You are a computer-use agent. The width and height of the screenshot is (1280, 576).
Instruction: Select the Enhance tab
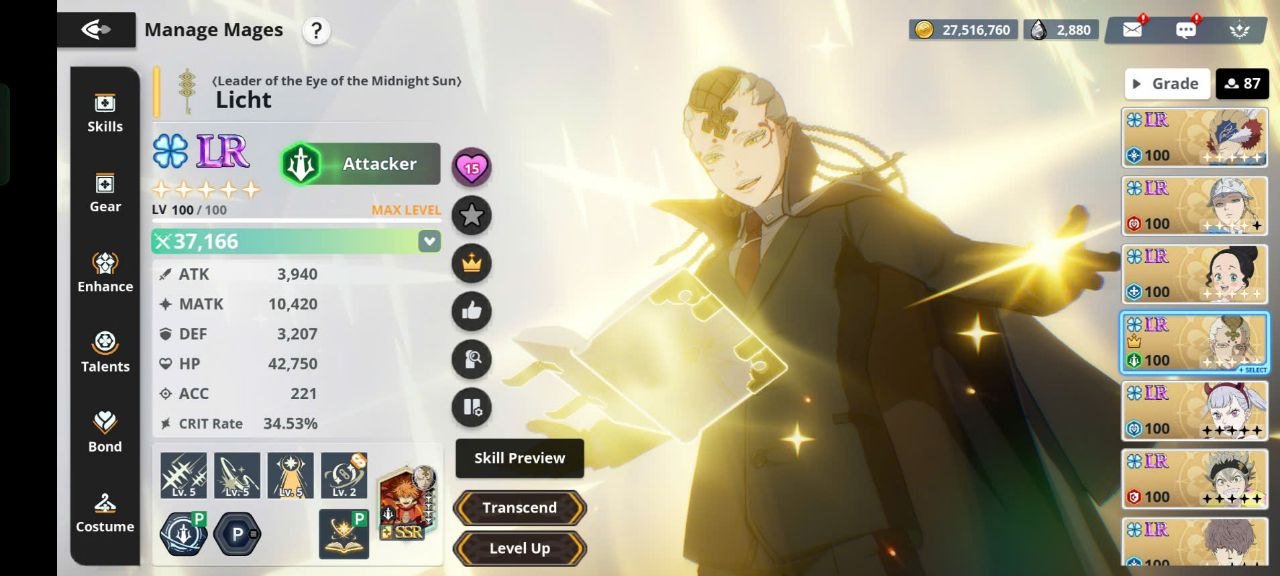tap(105, 272)
